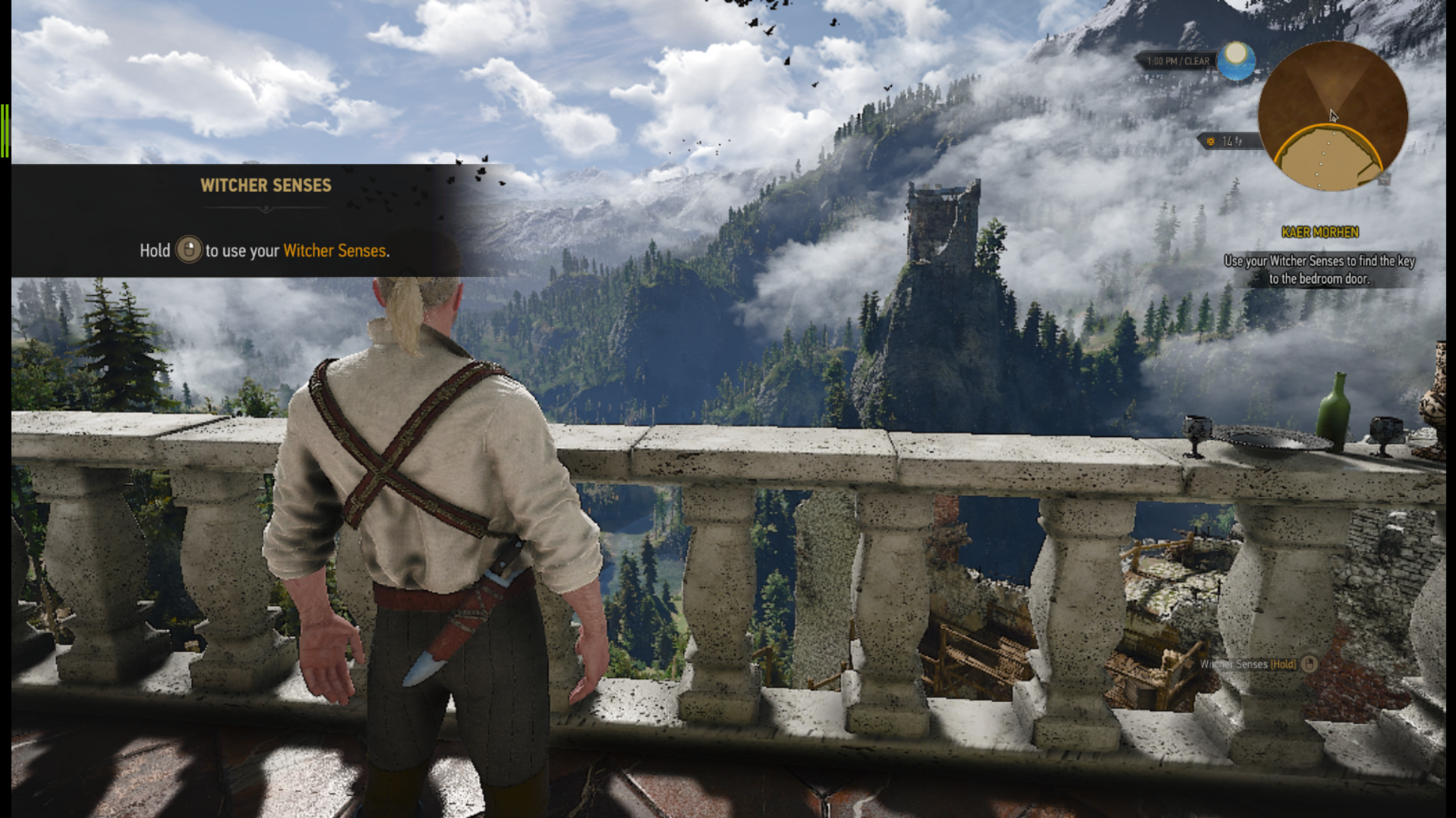
Task: Click the sun weather icon beside the clock
Action: (1236, 60)
